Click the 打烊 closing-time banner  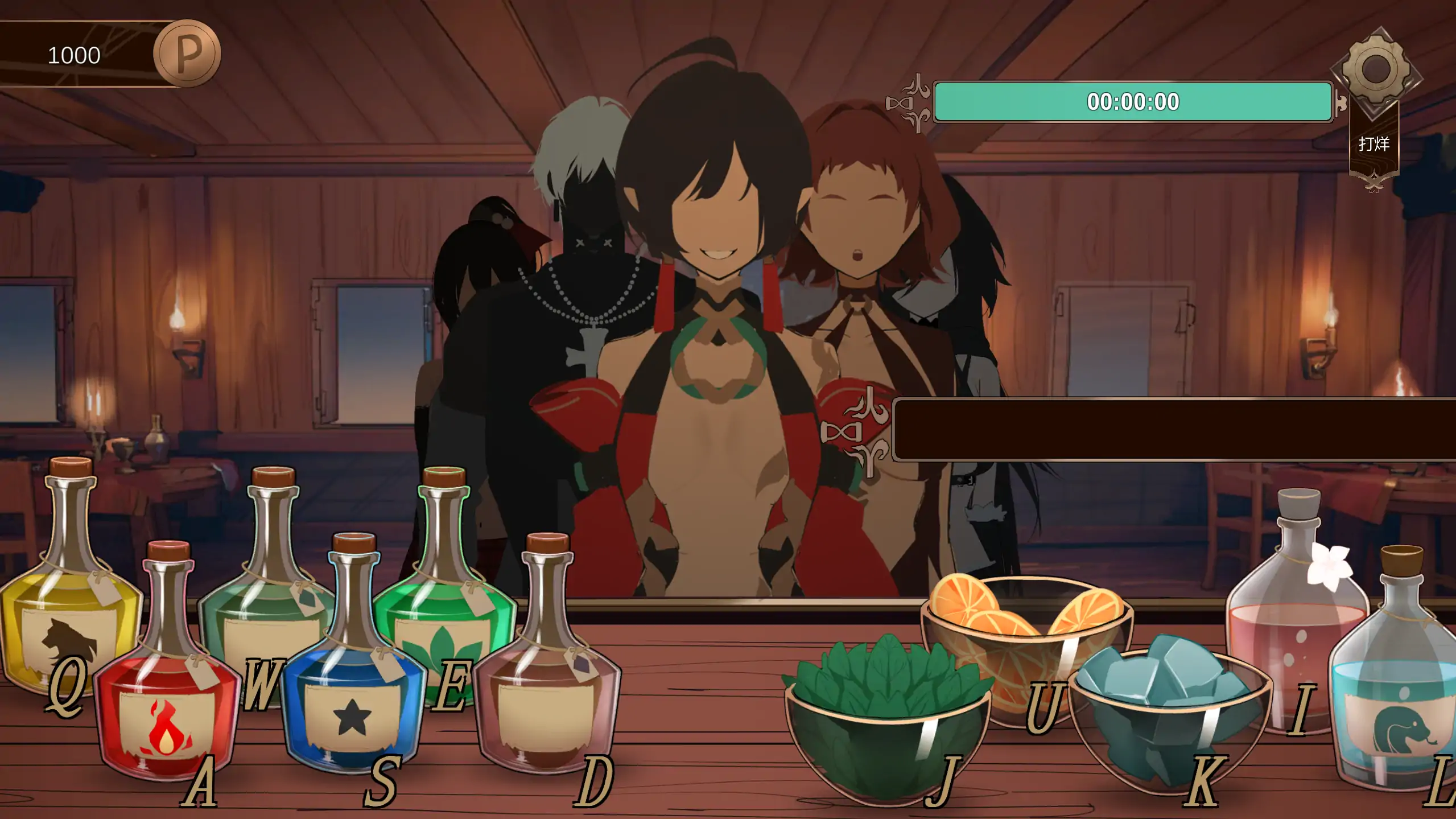1373,144
